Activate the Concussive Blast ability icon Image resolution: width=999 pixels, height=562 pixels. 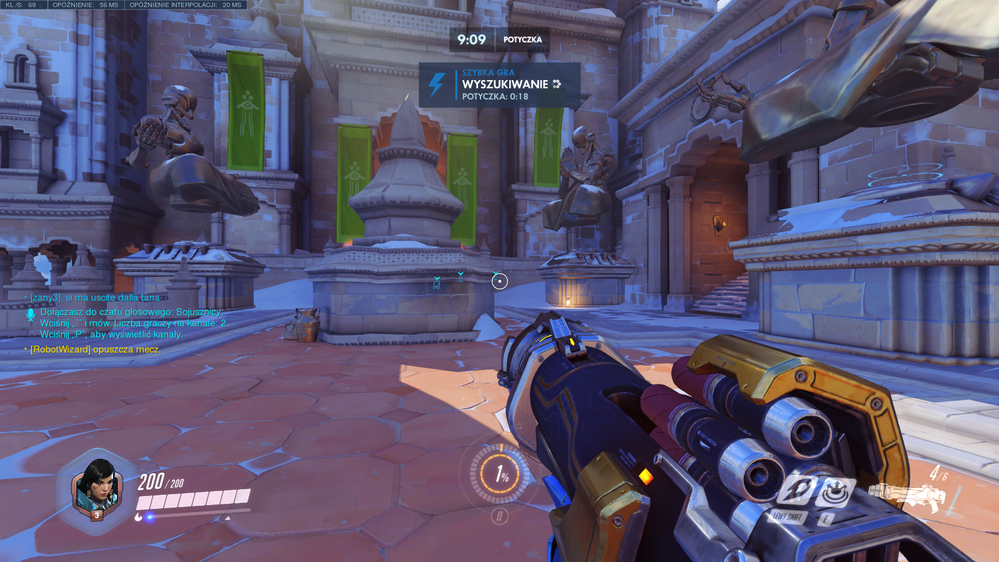coord(835,490)
